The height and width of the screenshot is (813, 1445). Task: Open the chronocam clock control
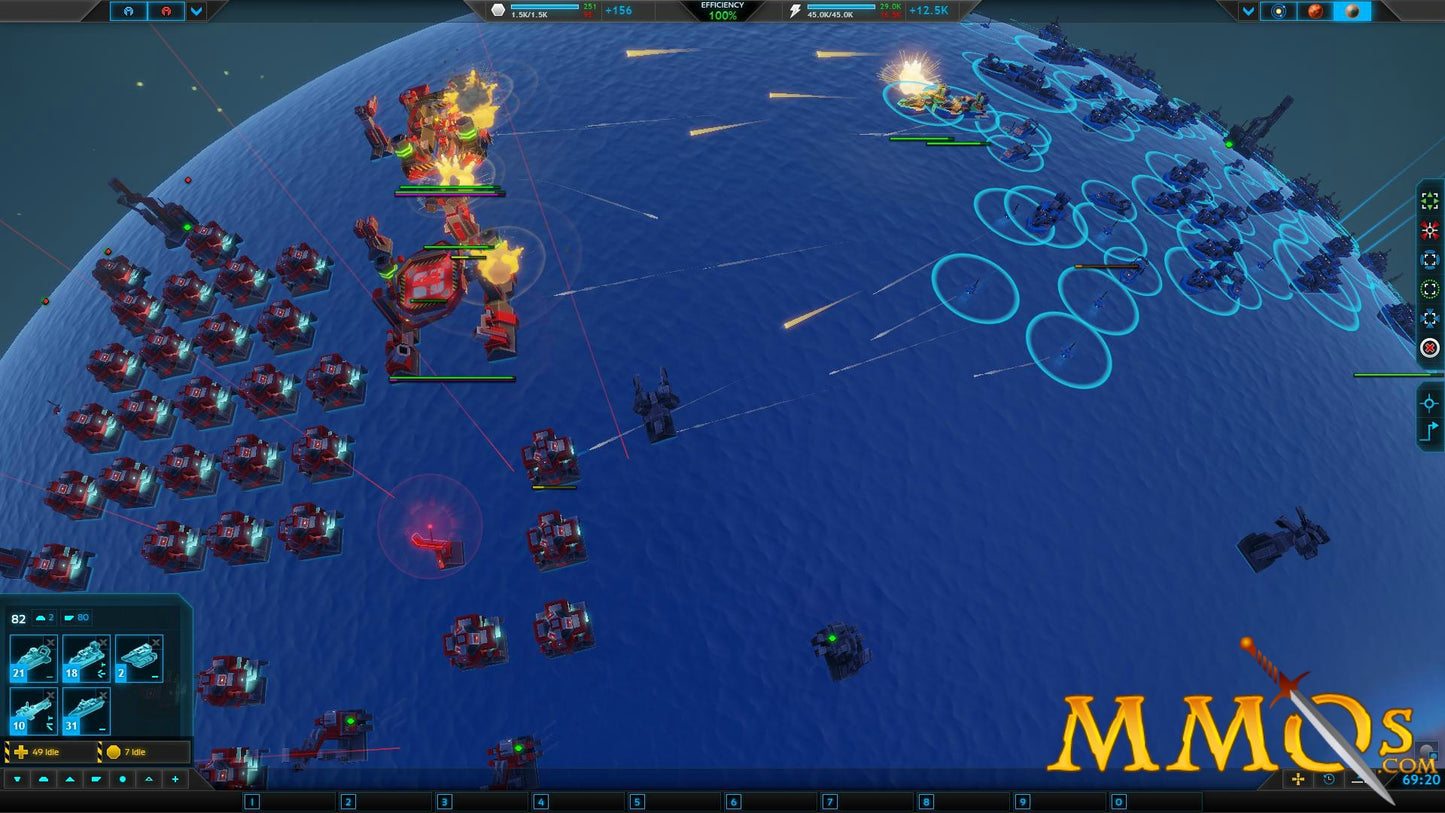point(1329,779)
